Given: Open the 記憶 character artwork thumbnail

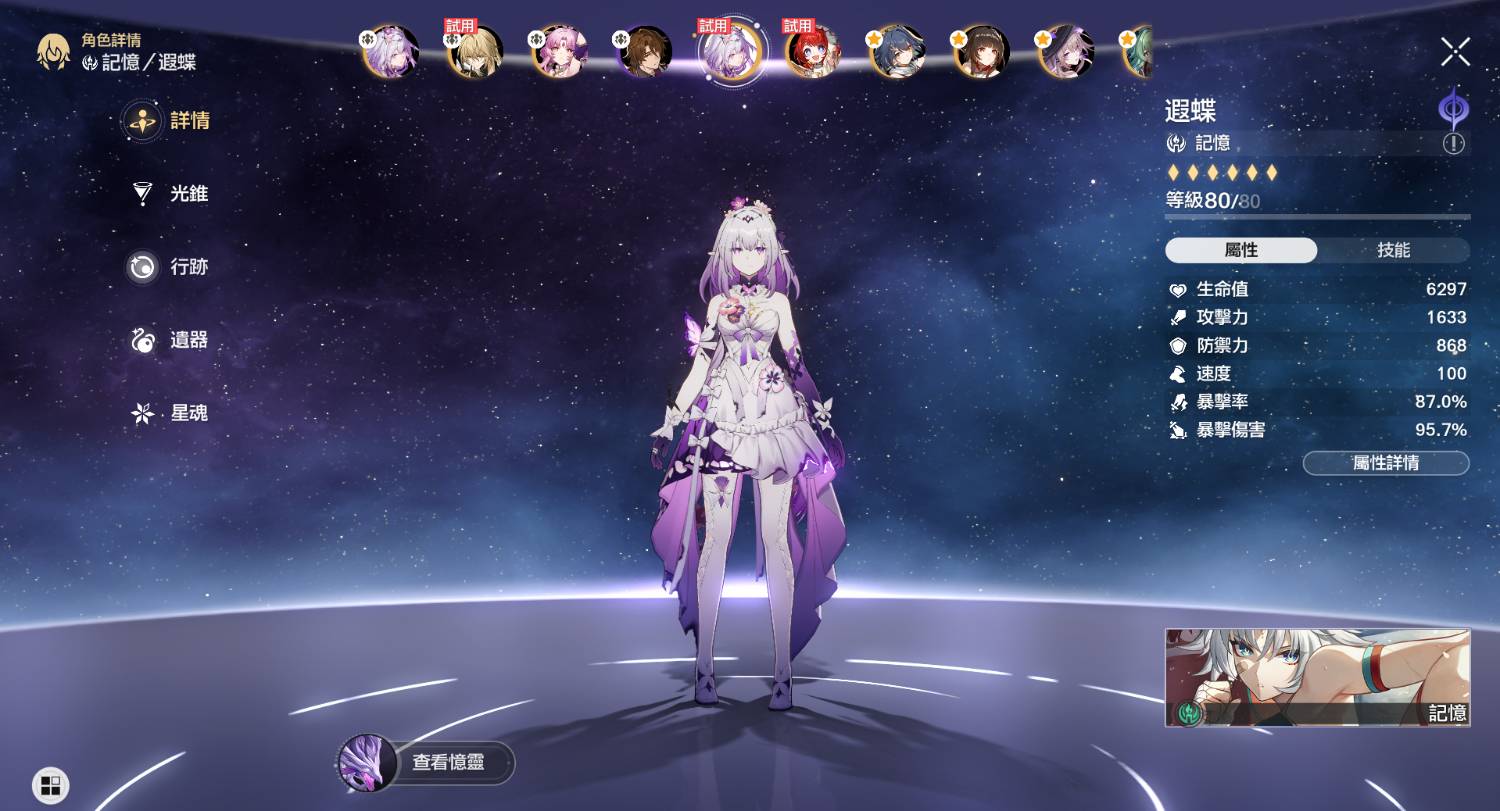Looking at the screenshot, I should click(1317, 677).
